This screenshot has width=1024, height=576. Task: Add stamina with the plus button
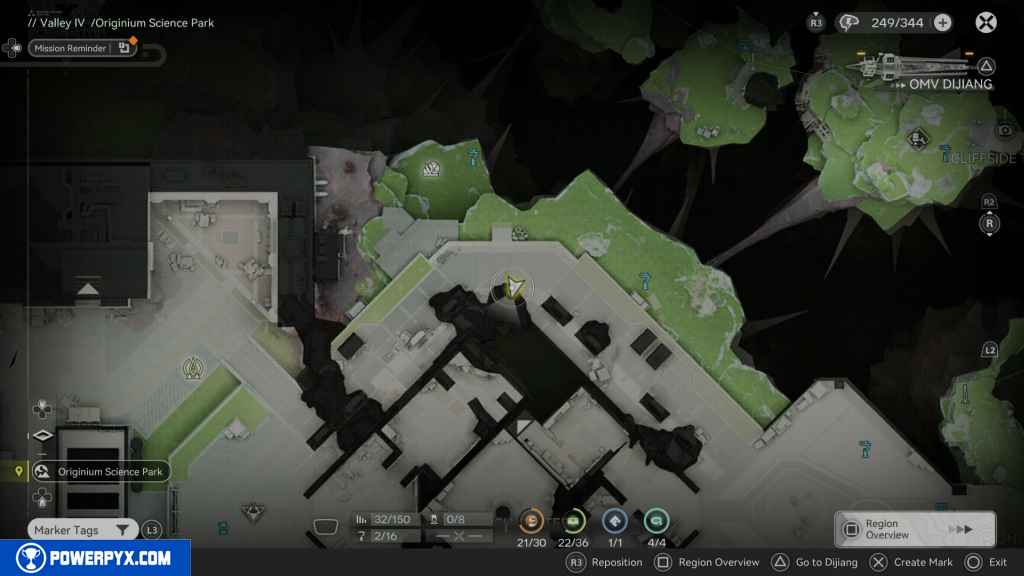coord(942,22)
